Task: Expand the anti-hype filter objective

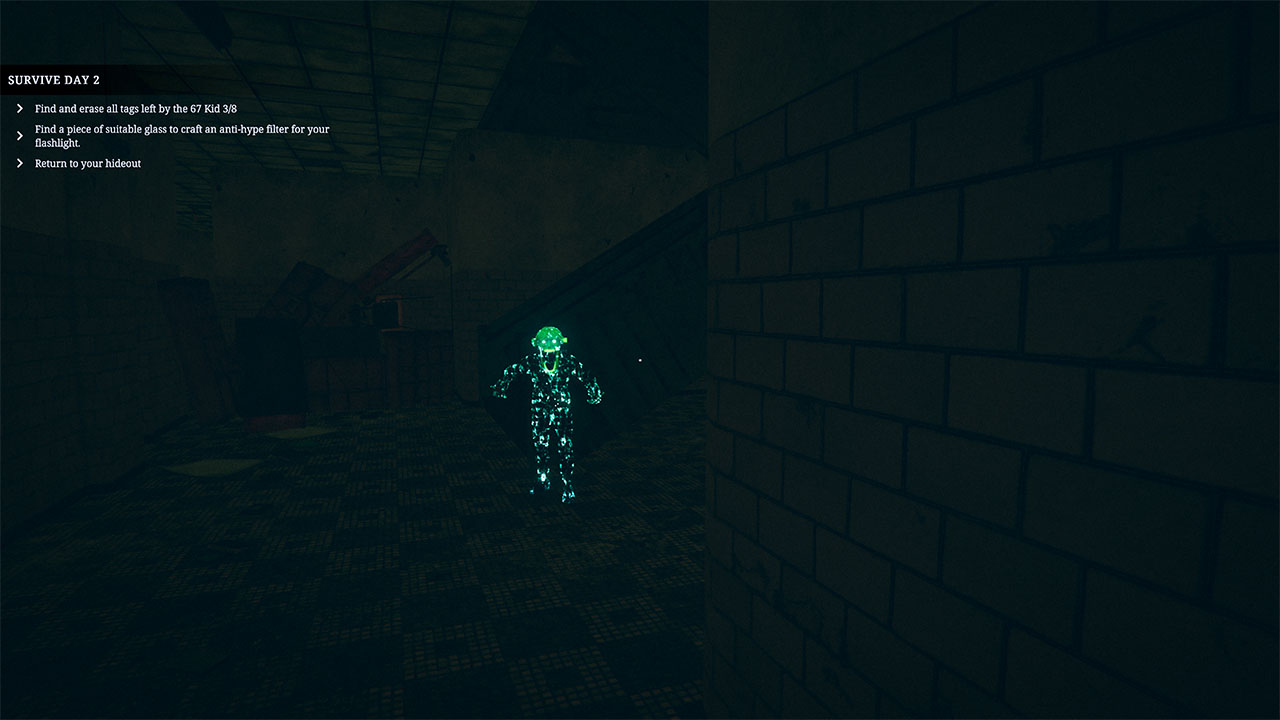Action: point(19,135)
